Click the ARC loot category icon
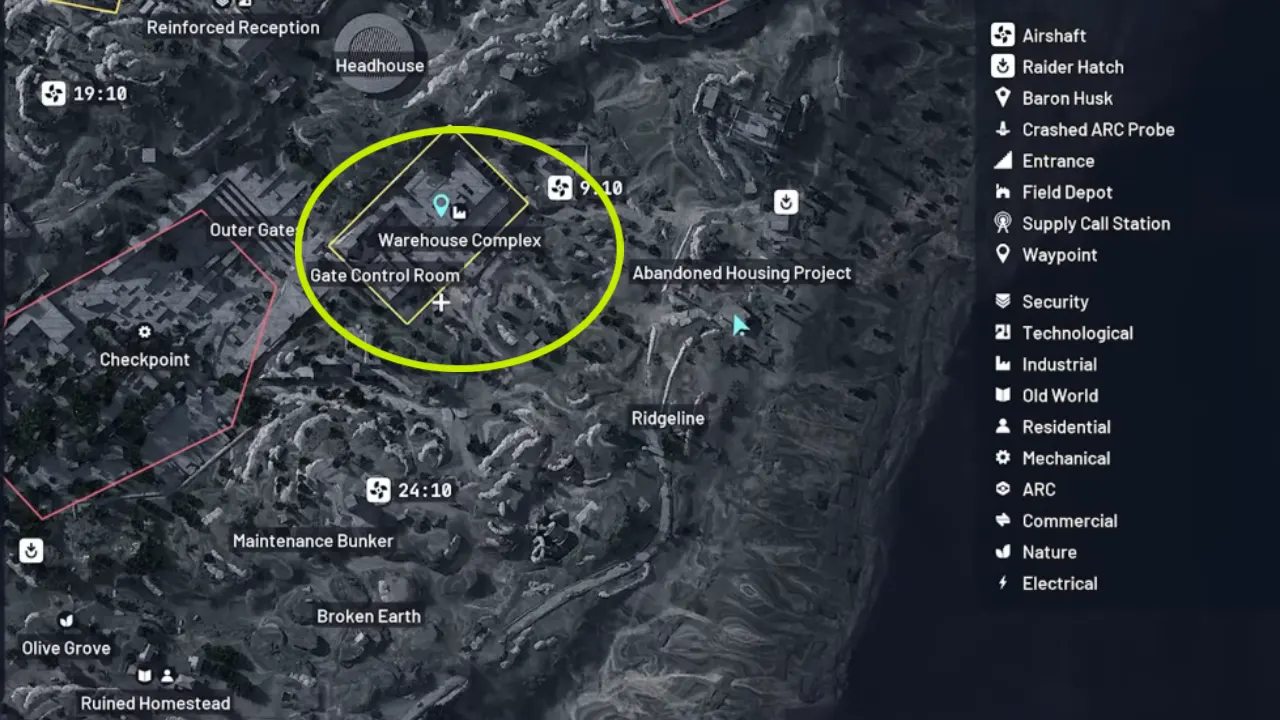This screenshot has height=720, width=1280. (1003, 489)
